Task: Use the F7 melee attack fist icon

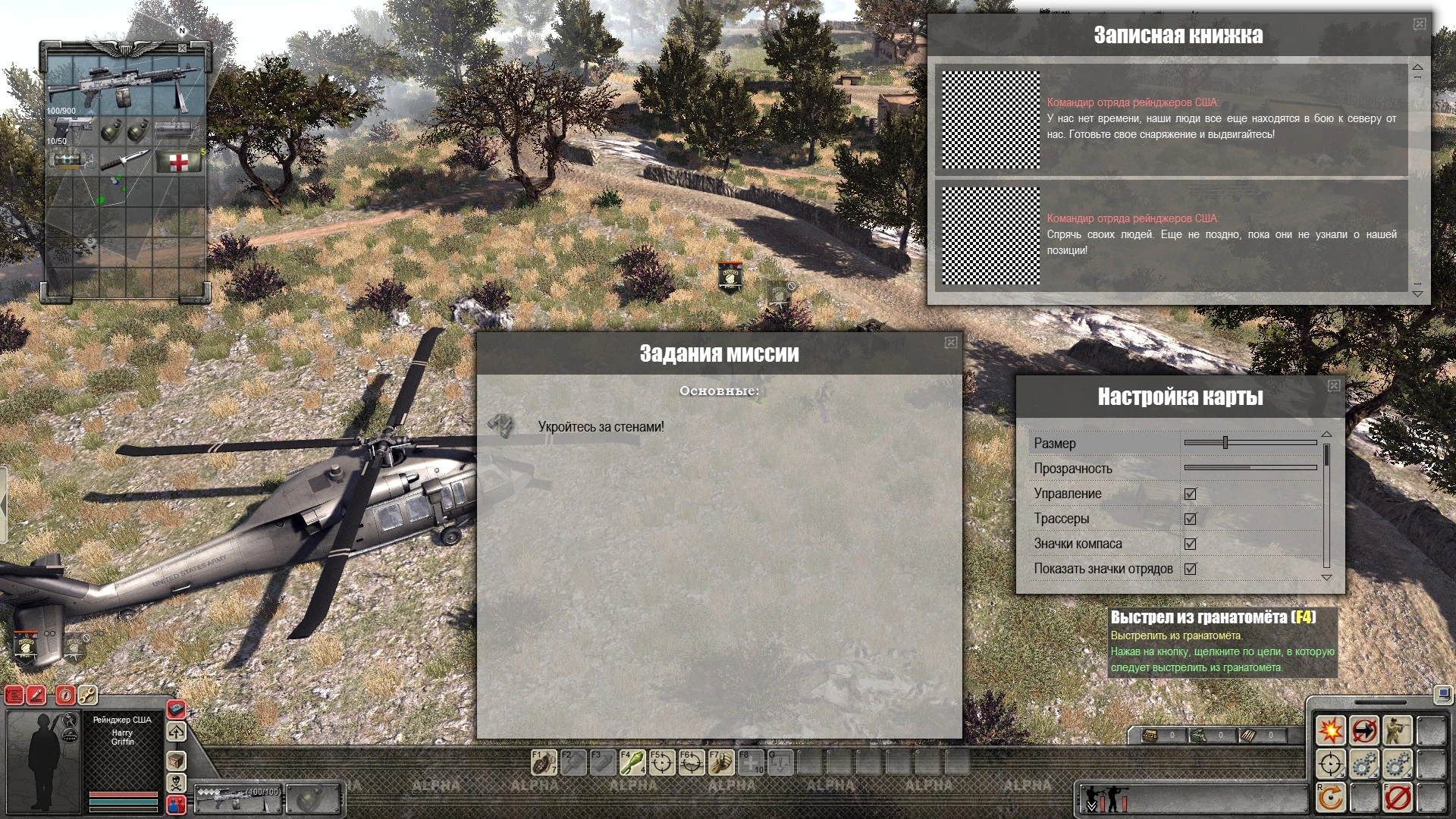Action: [722, 763]
